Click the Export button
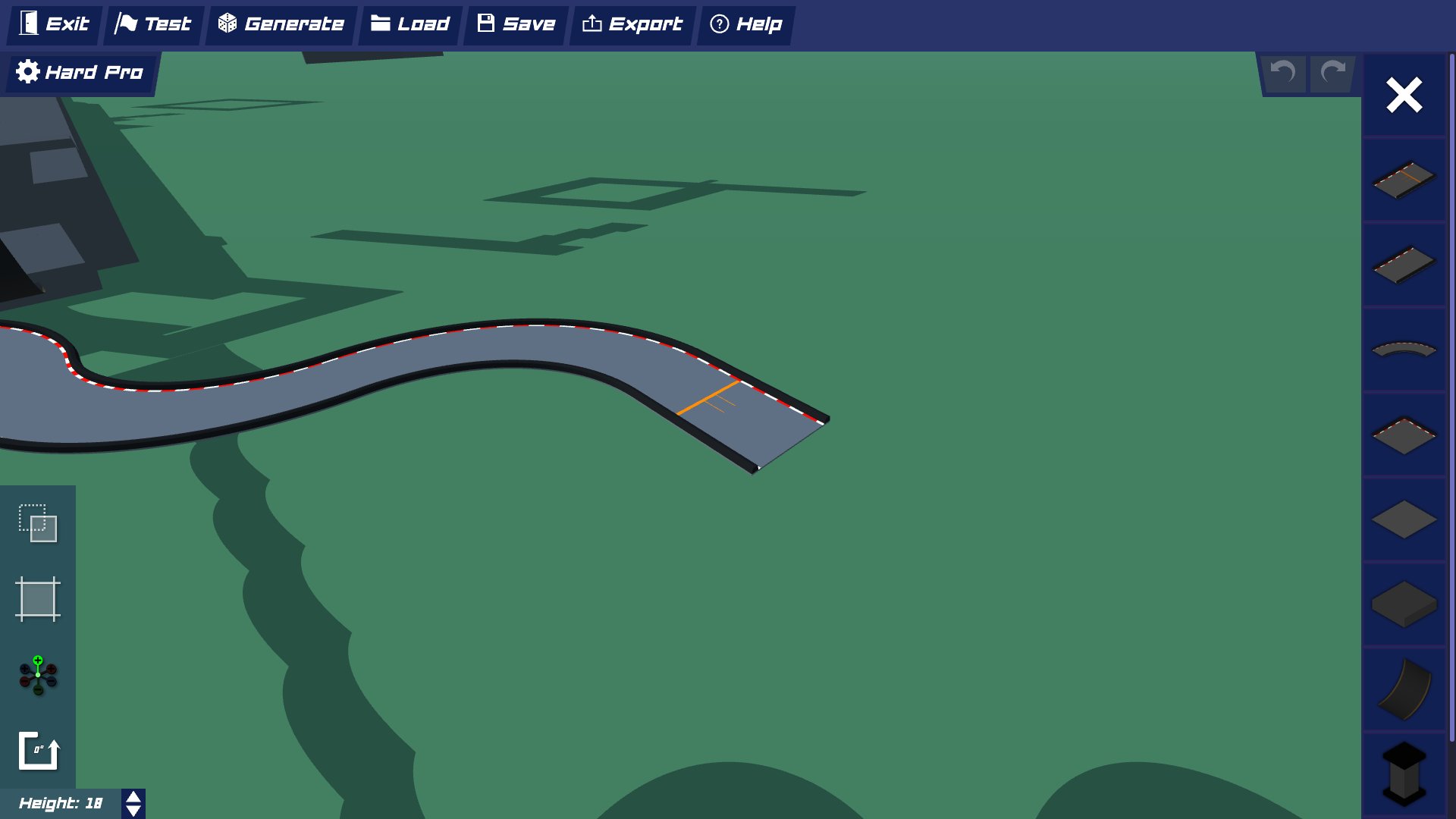This screenshot has width=1456, height=819. (631, 24)
